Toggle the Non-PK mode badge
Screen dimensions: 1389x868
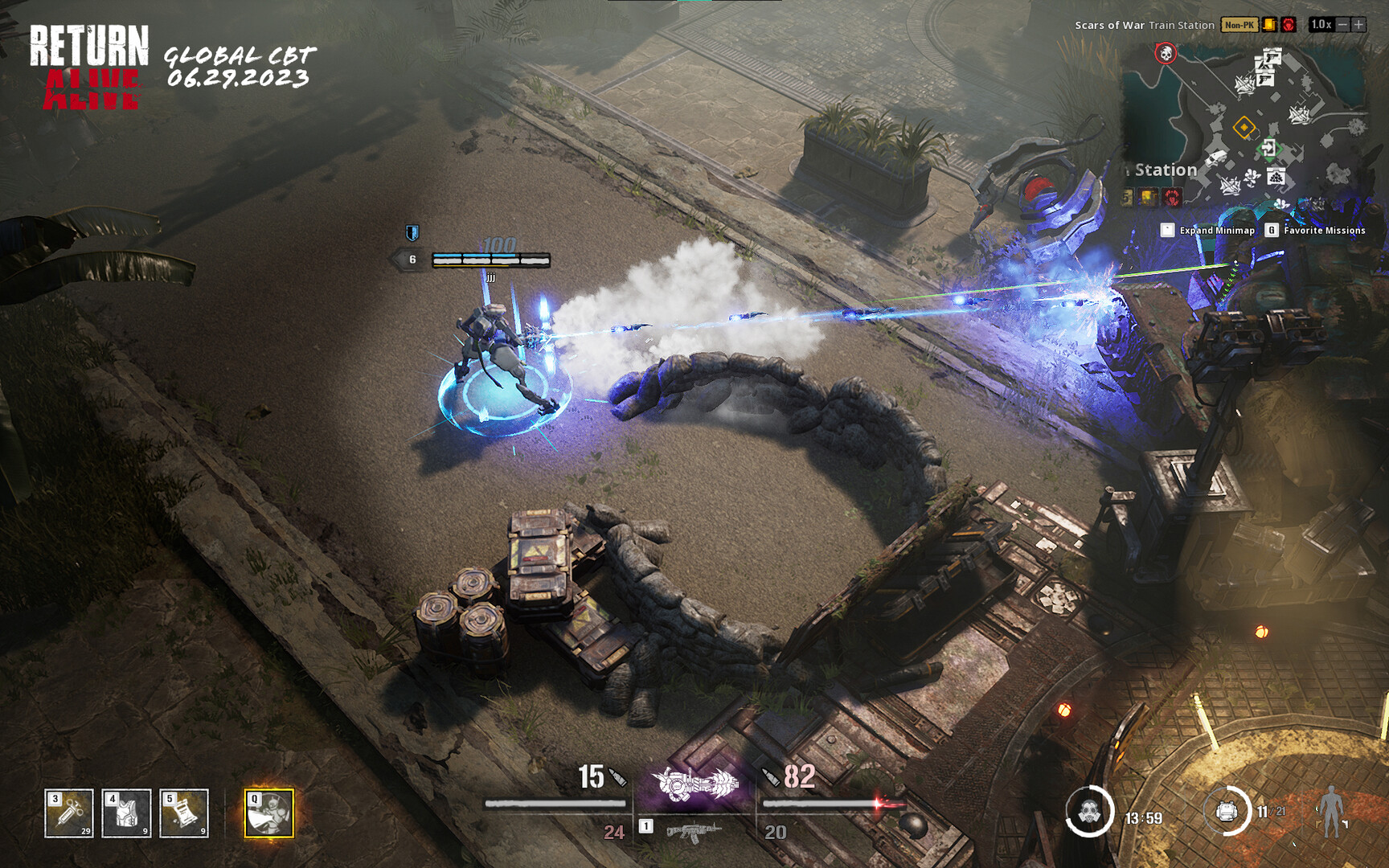coord(1239,25)
